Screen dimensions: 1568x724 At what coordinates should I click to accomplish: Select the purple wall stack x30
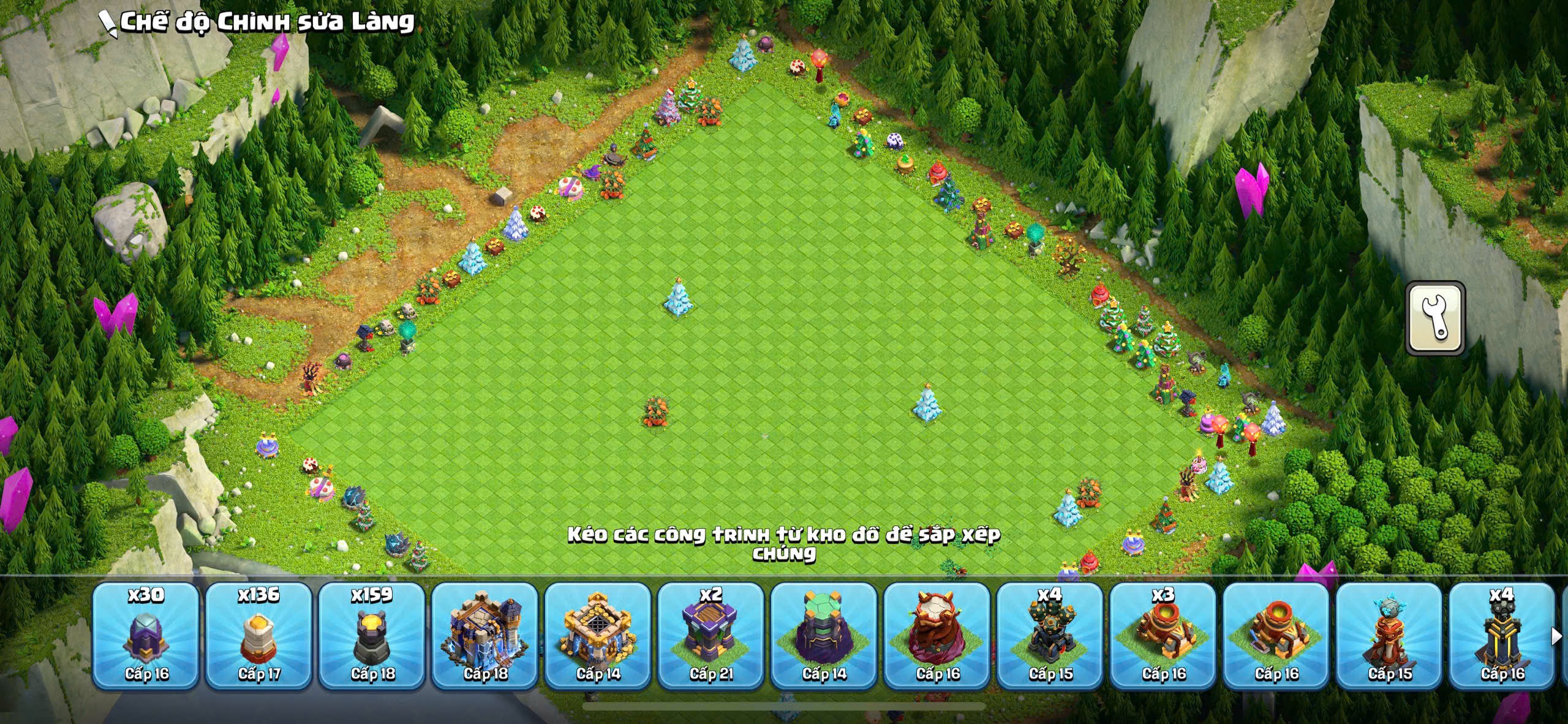pyautogui.click(x=146, y=636)
